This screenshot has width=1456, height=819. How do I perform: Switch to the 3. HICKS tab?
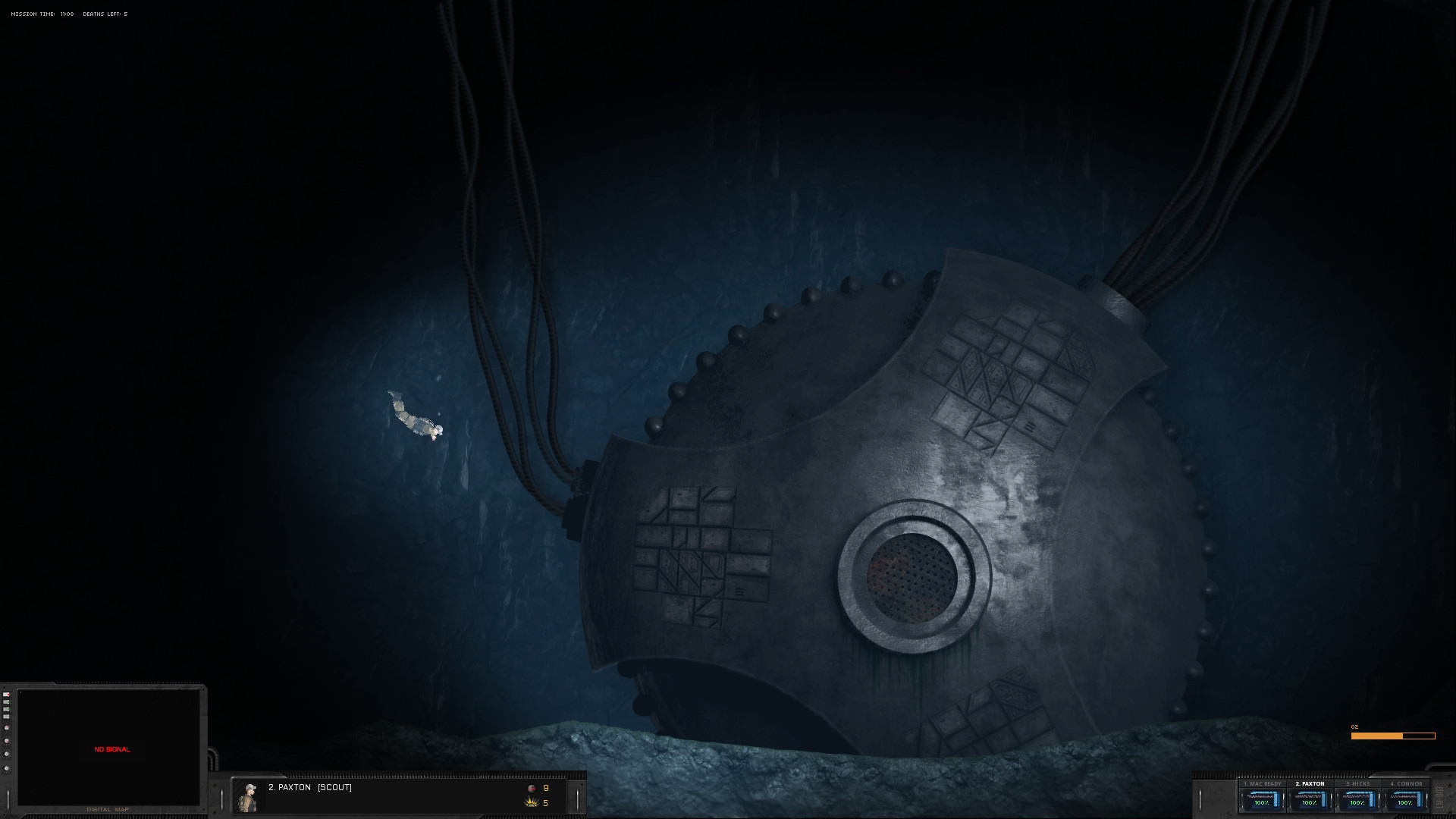[1357, 783]
